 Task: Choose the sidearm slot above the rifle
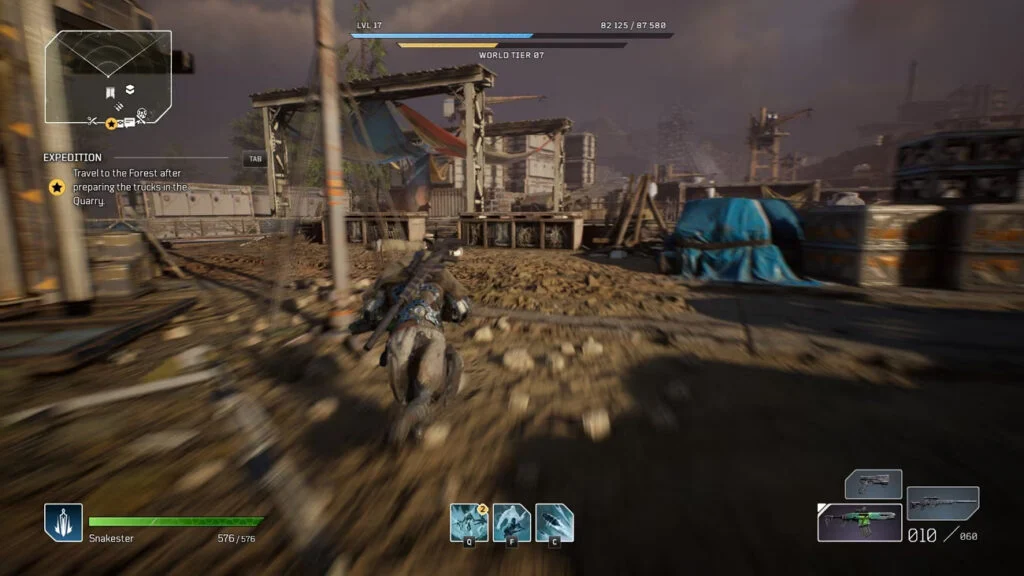coord(873,484)
